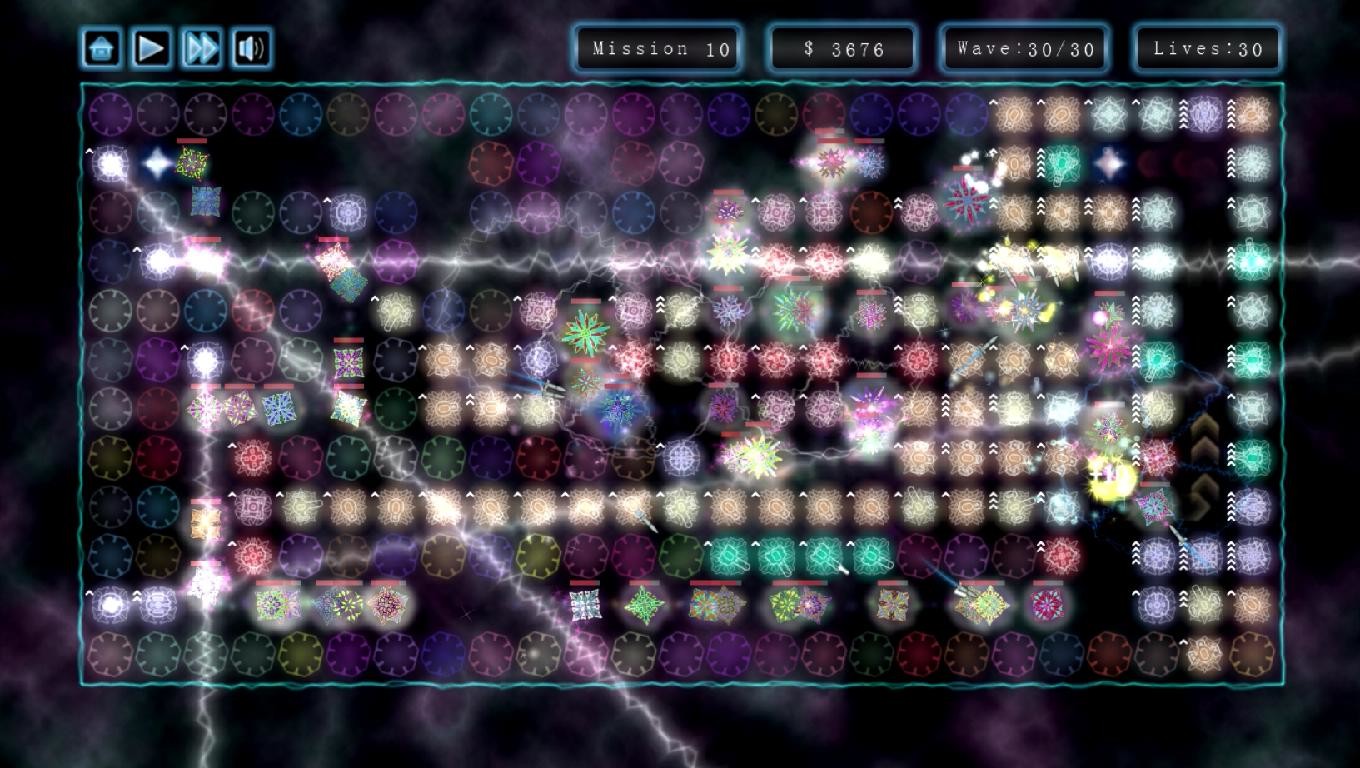Enable fast-forward game speed

point(200,46)
